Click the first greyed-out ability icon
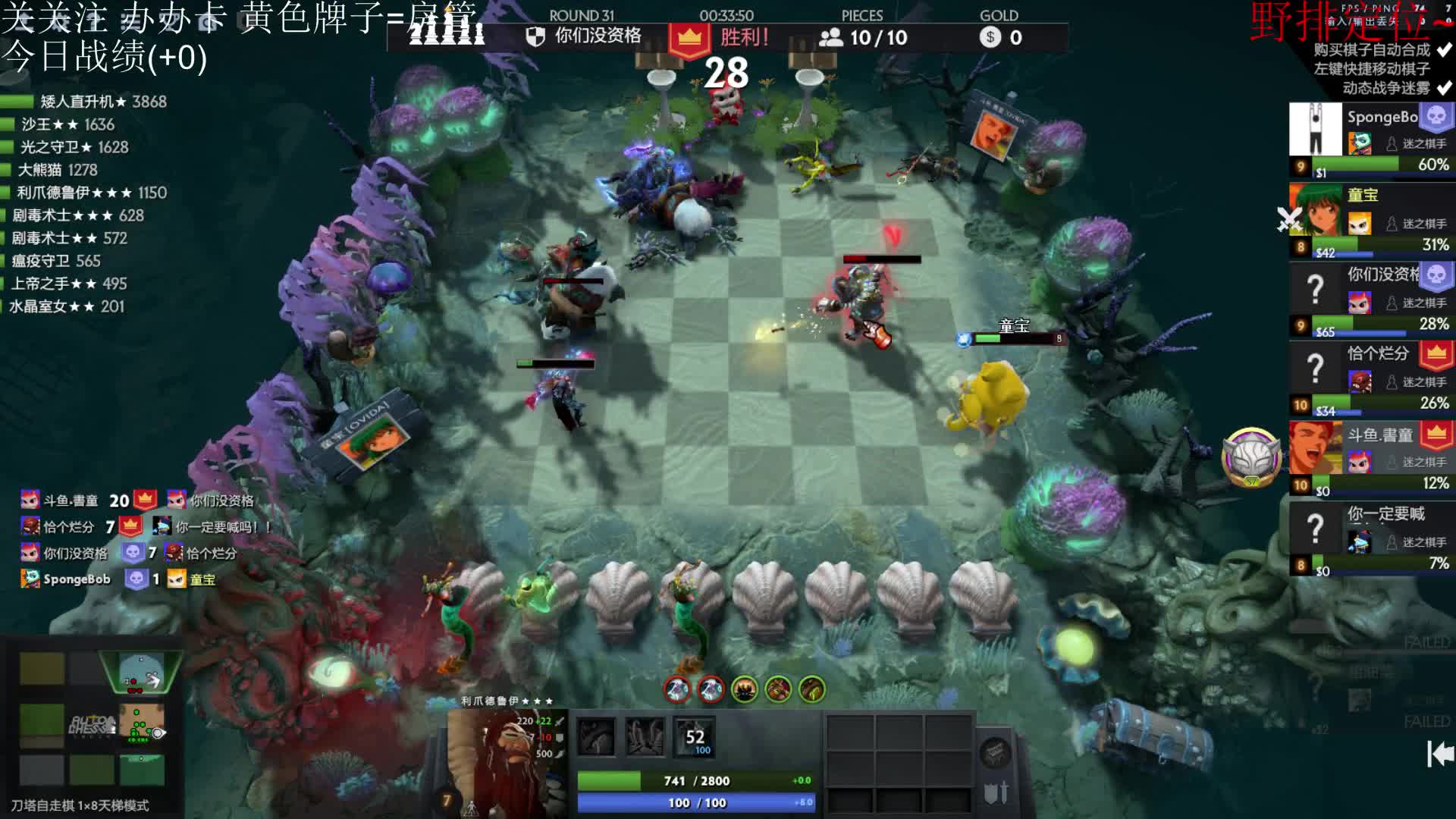 tap(596, 737)
